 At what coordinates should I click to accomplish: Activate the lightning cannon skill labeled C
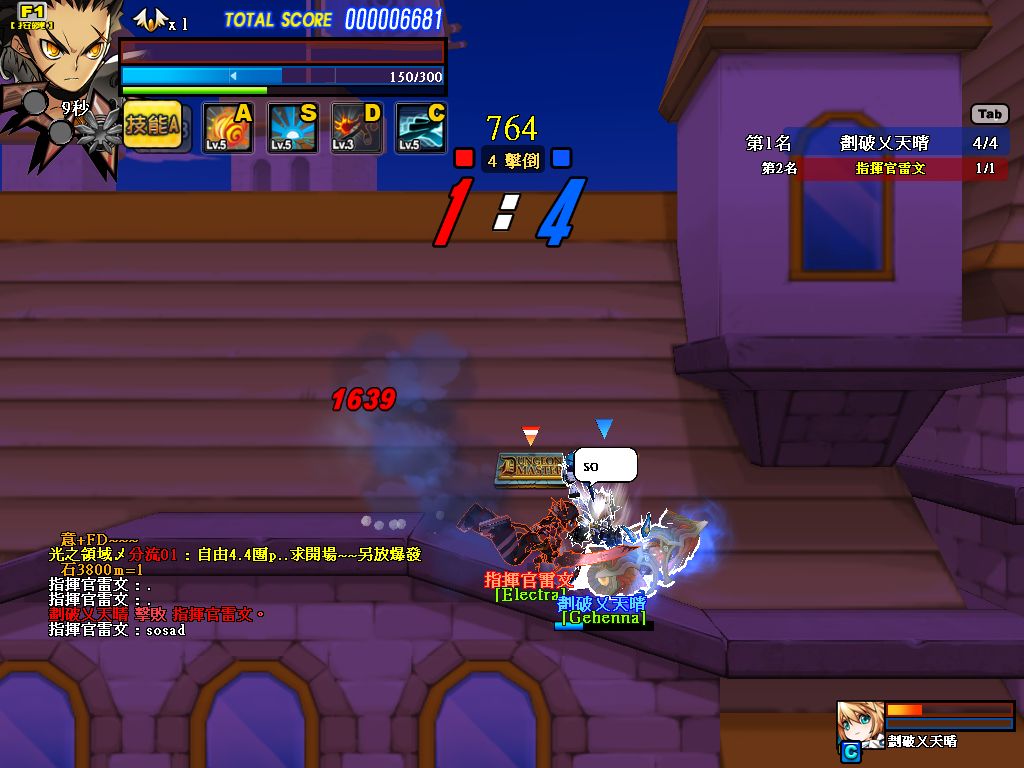(x=421, y=128)
